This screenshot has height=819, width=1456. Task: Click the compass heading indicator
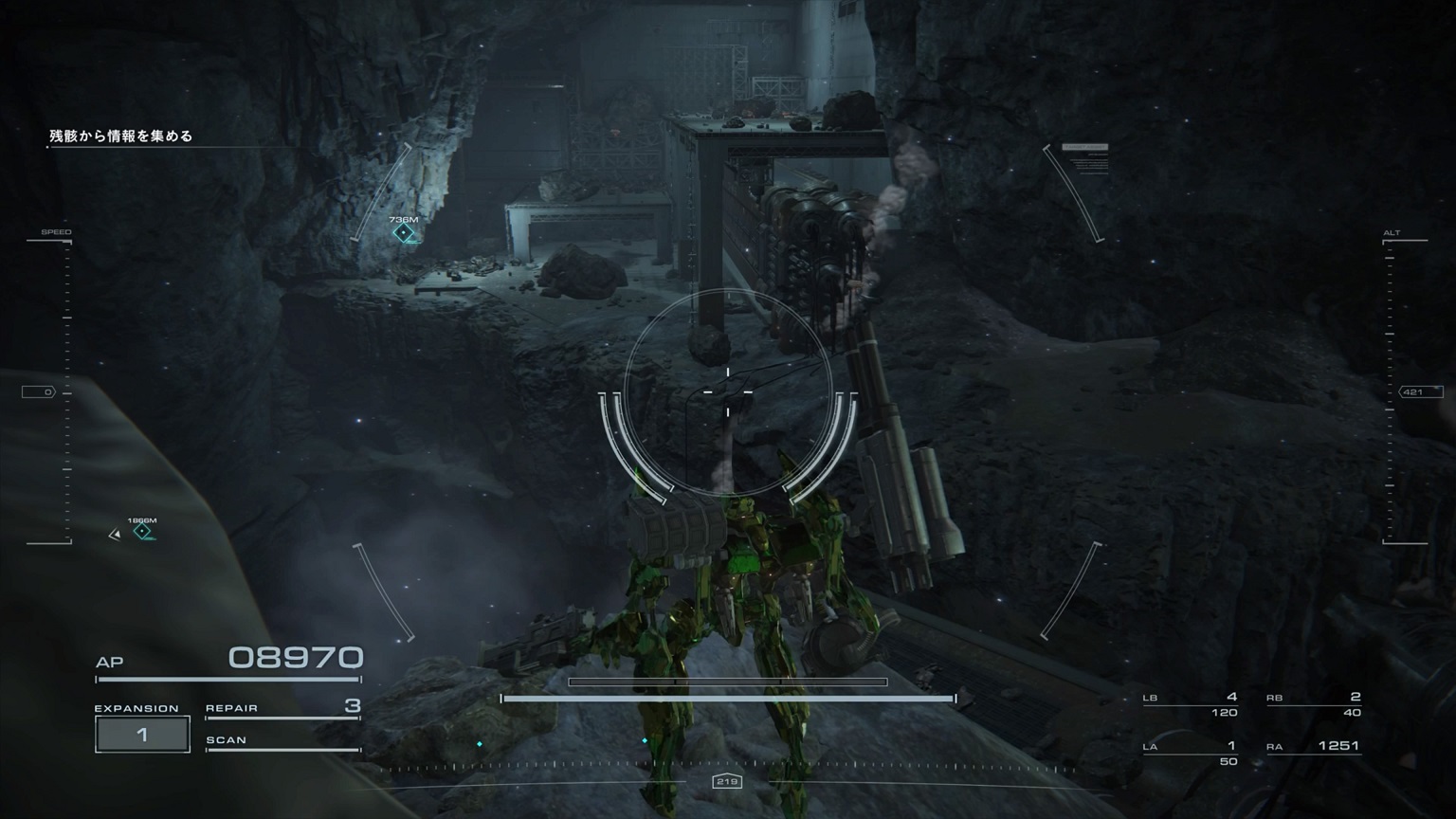(727, 781)
